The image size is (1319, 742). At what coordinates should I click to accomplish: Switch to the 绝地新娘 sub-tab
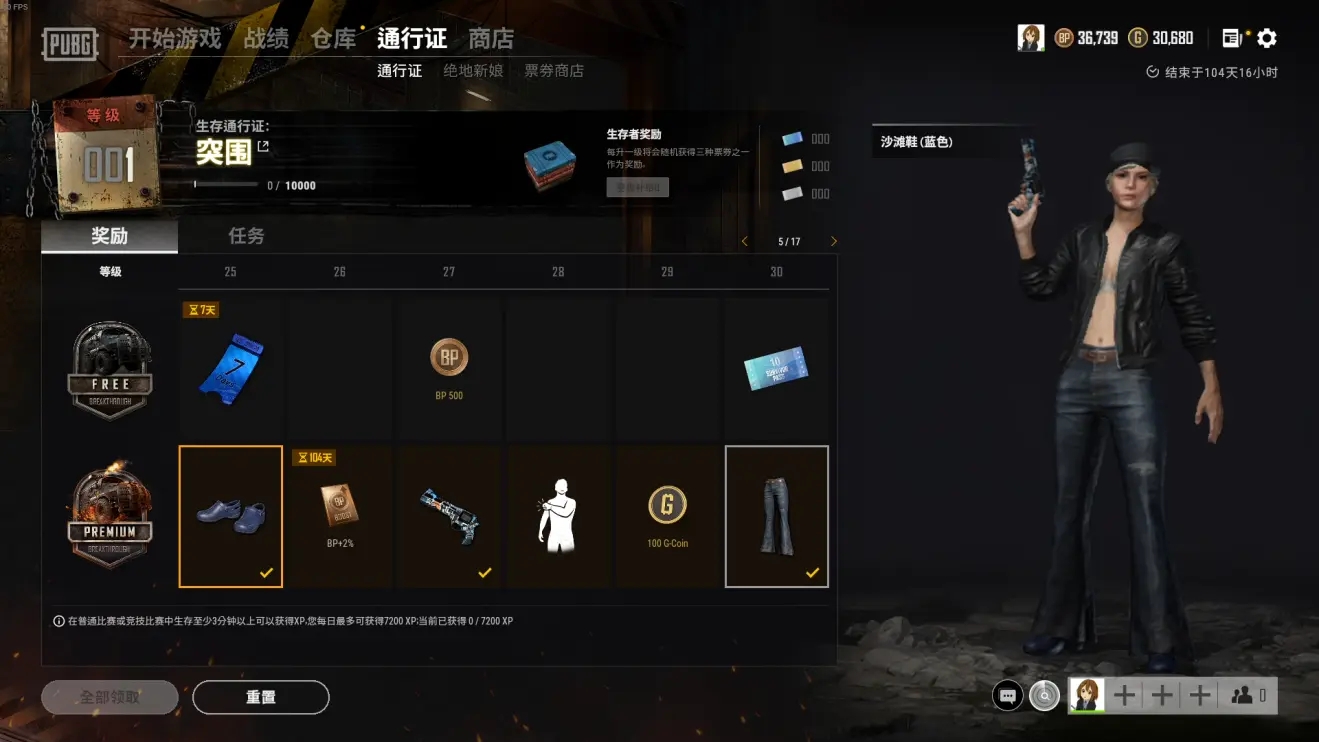(x=473, y=71)
